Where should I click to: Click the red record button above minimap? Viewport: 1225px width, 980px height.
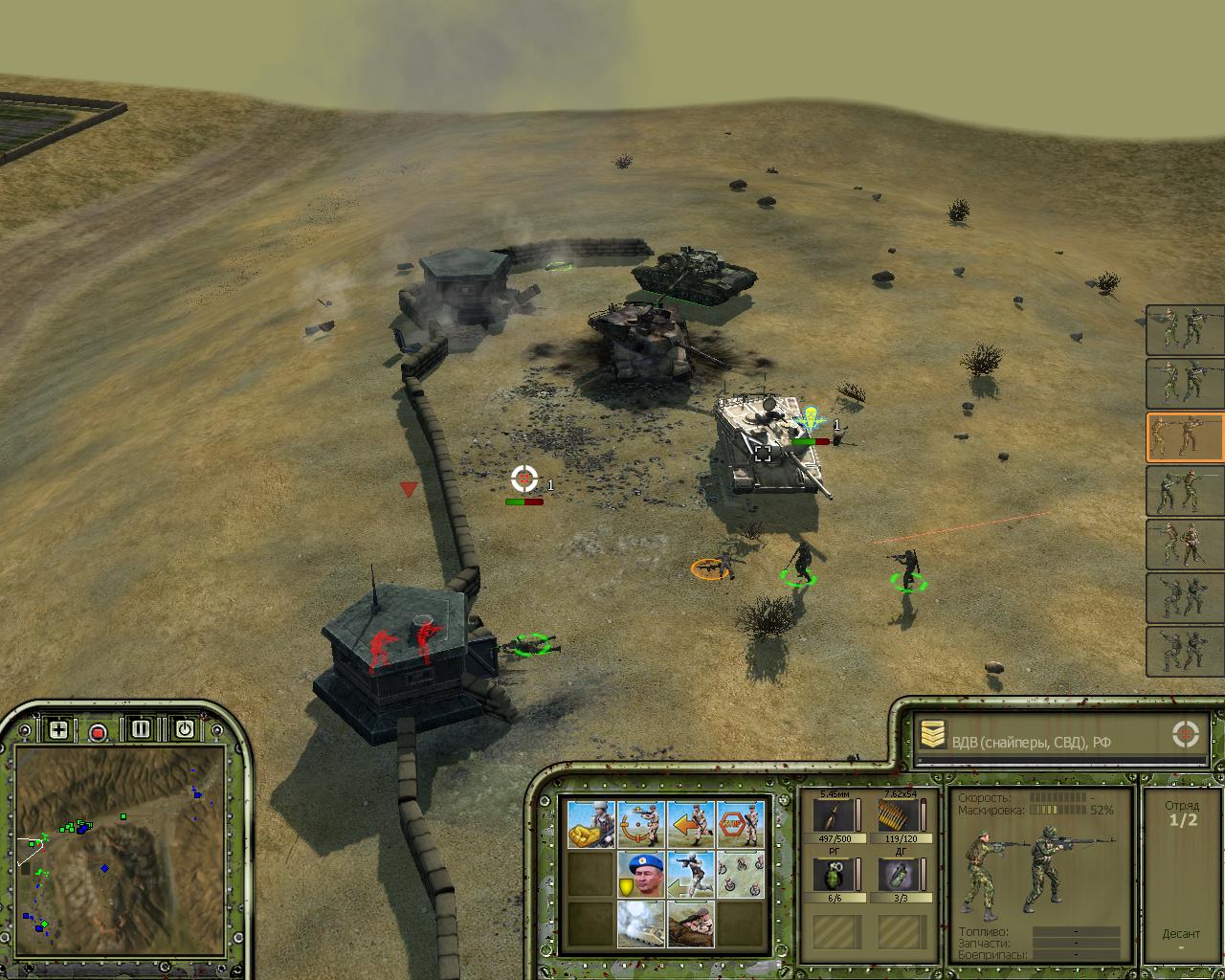pos(98,733)
